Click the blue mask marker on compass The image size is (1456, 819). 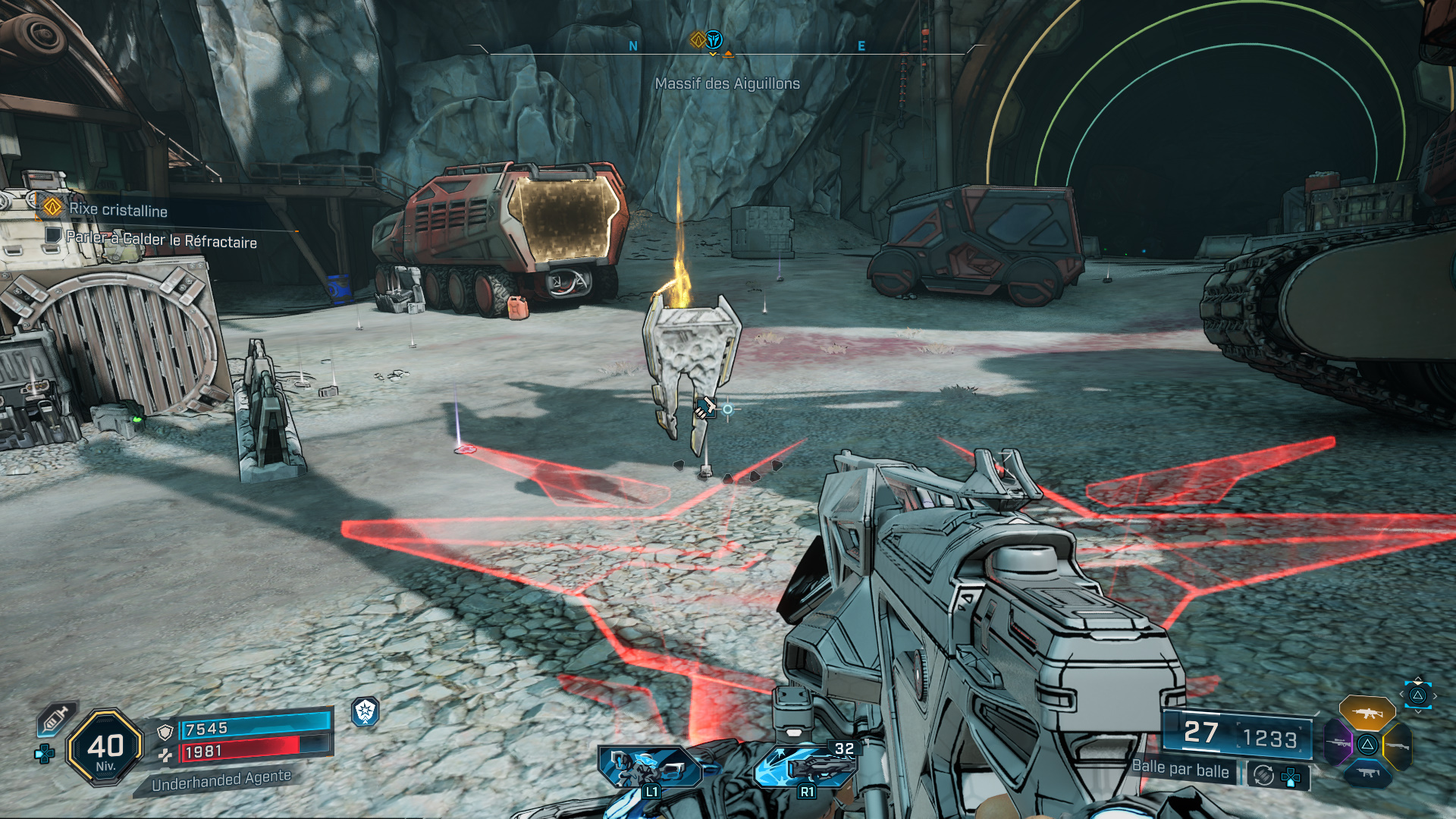pyautogui.click(x=714, y=39)
